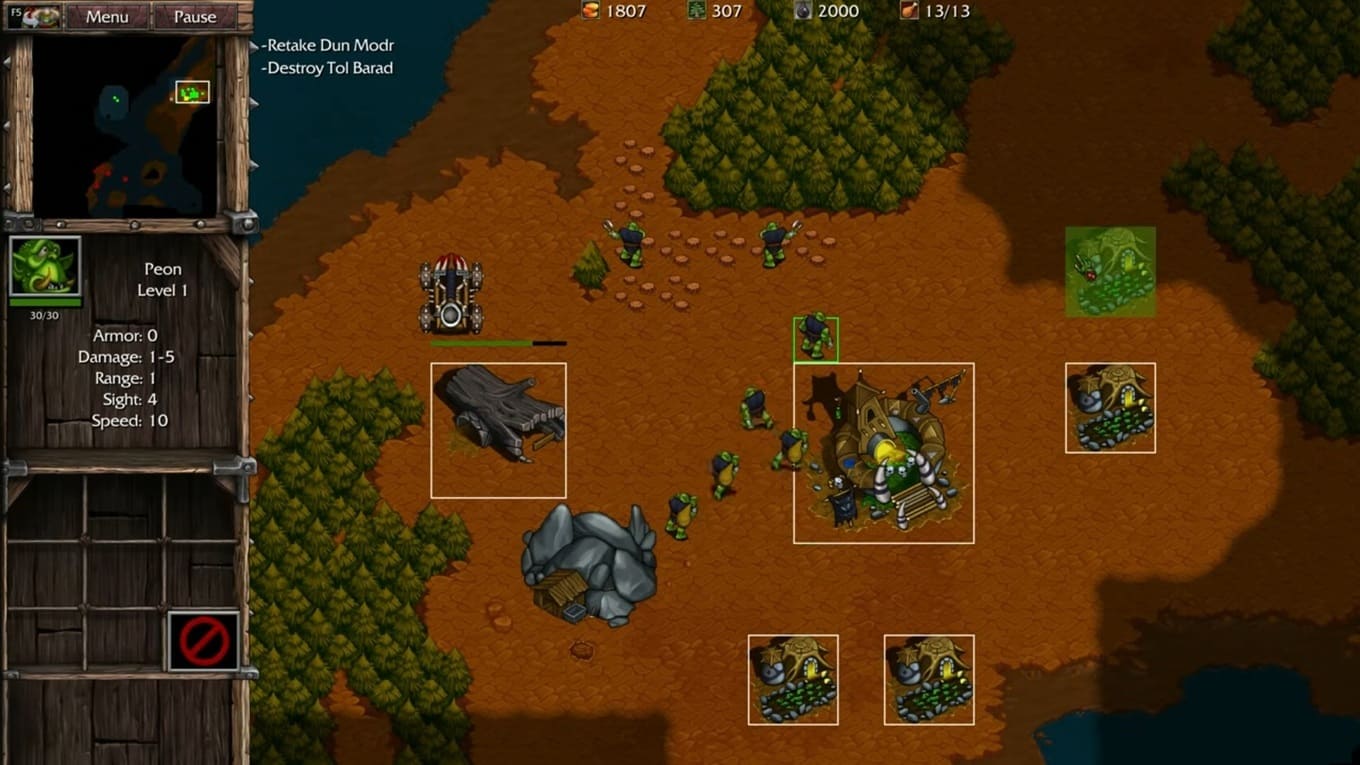Cancel with the red circle-slash button

[204, 640]
